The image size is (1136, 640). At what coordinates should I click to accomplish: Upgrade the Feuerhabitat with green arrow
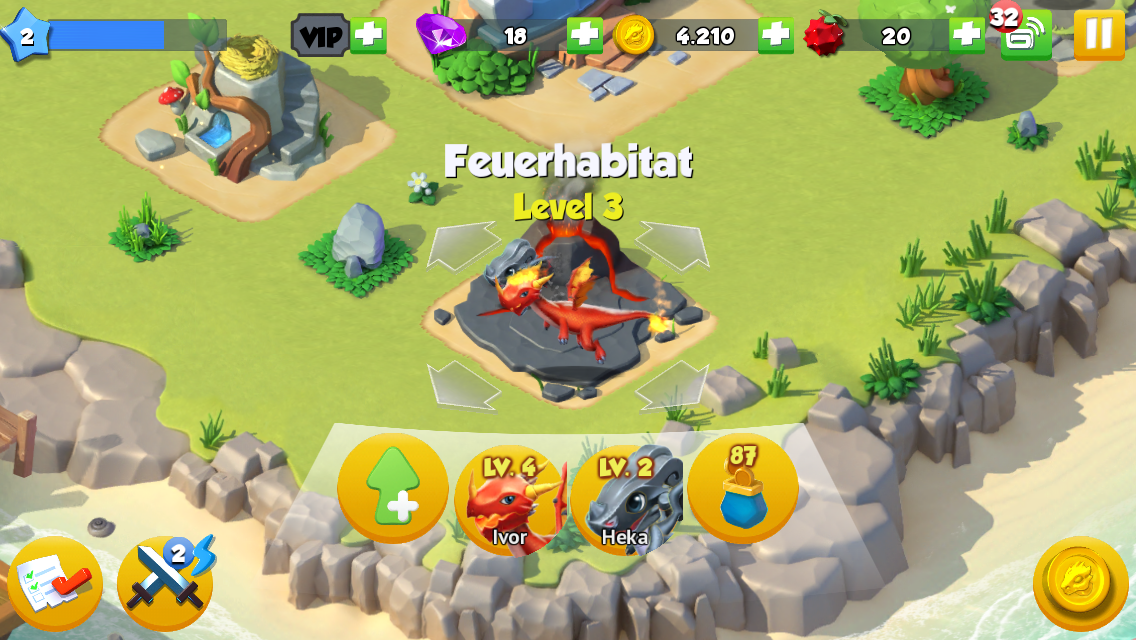click(x=393, y=487)
